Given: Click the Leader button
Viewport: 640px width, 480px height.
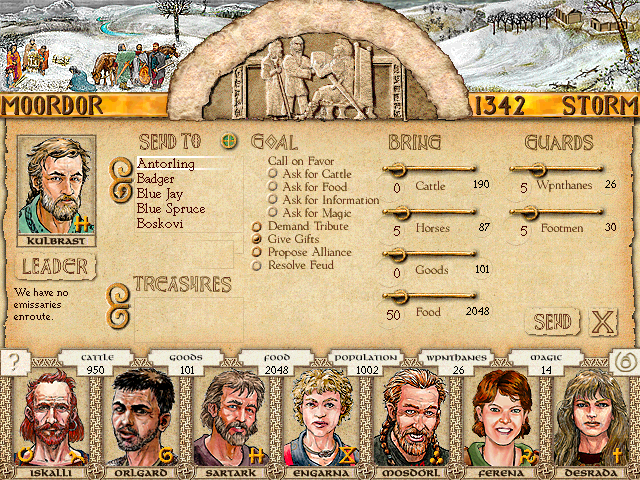Looking at the screenshot, I should point(56,266).
